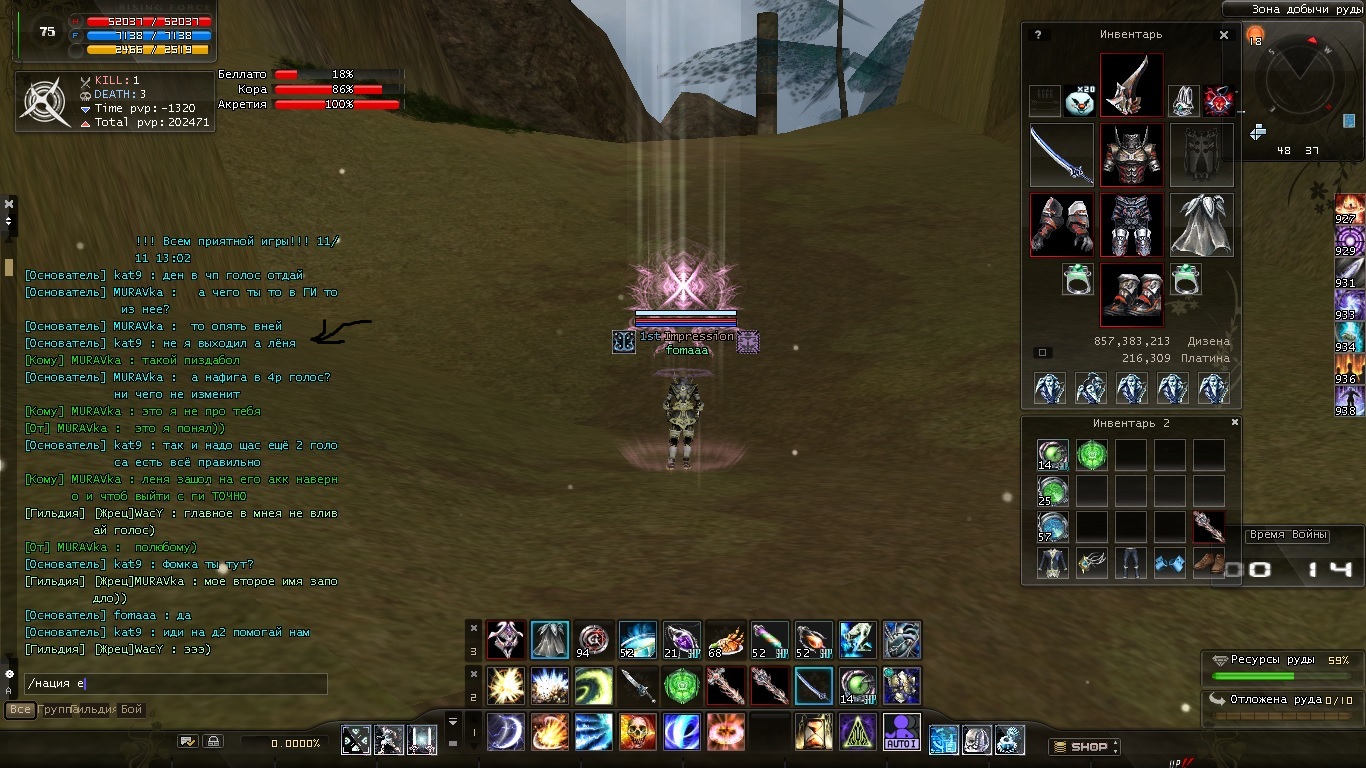Image resolution: width=1366 pixels, height=768 pixels.
Task: Use the roasted meat hotbar item
Action: (x=725, y=640)
